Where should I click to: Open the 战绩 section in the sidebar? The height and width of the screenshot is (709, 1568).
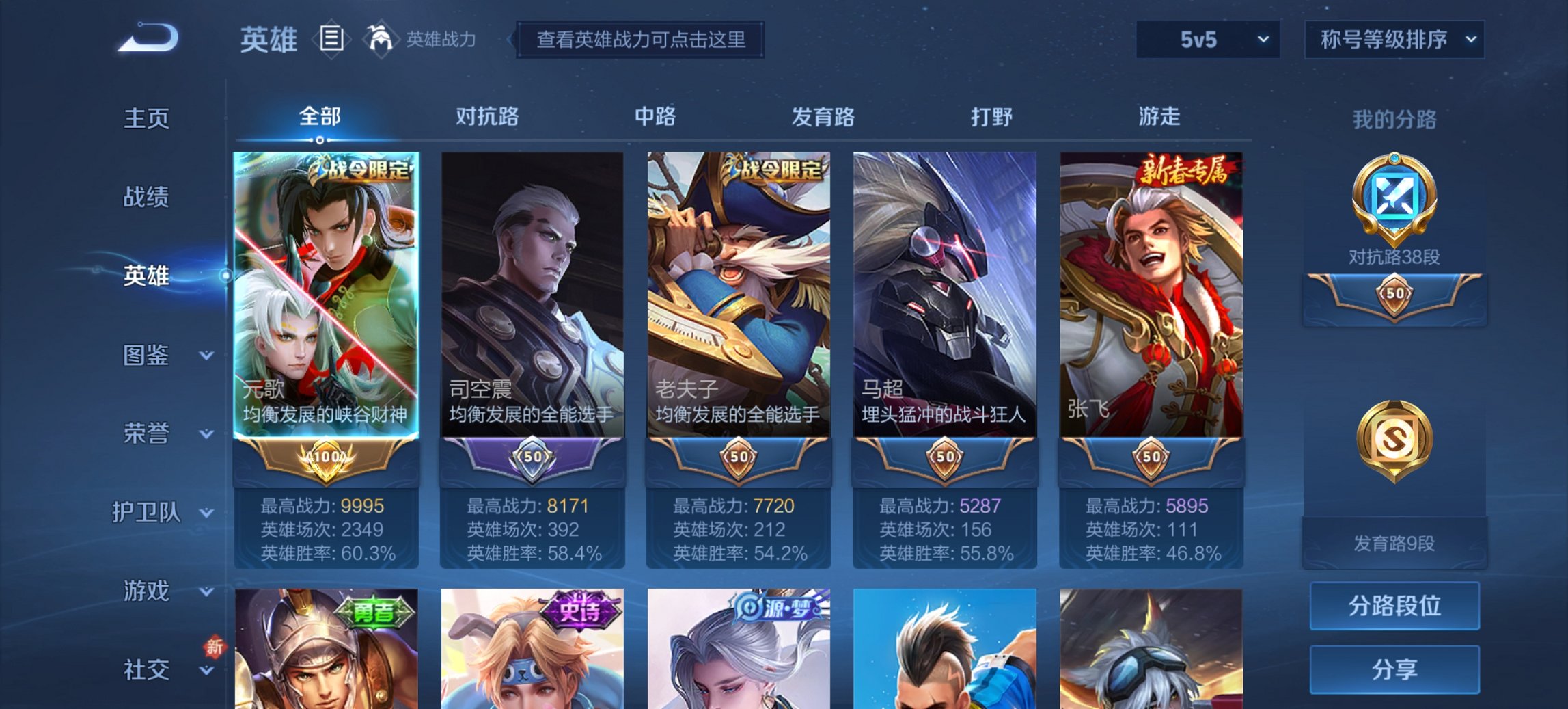146,197
